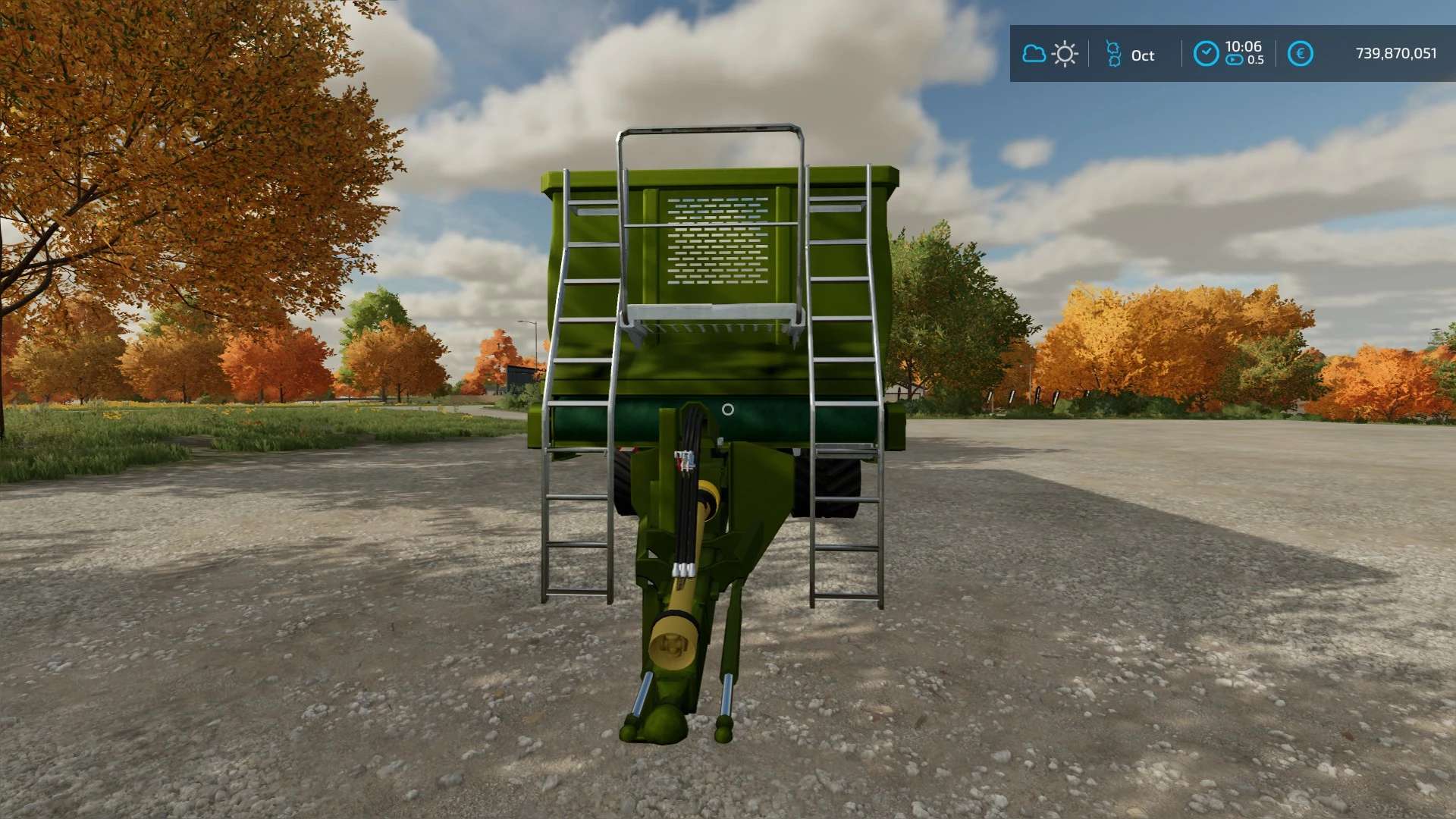
Task: Select the season cycle icon beside Oct
Action: (1113, 54)
